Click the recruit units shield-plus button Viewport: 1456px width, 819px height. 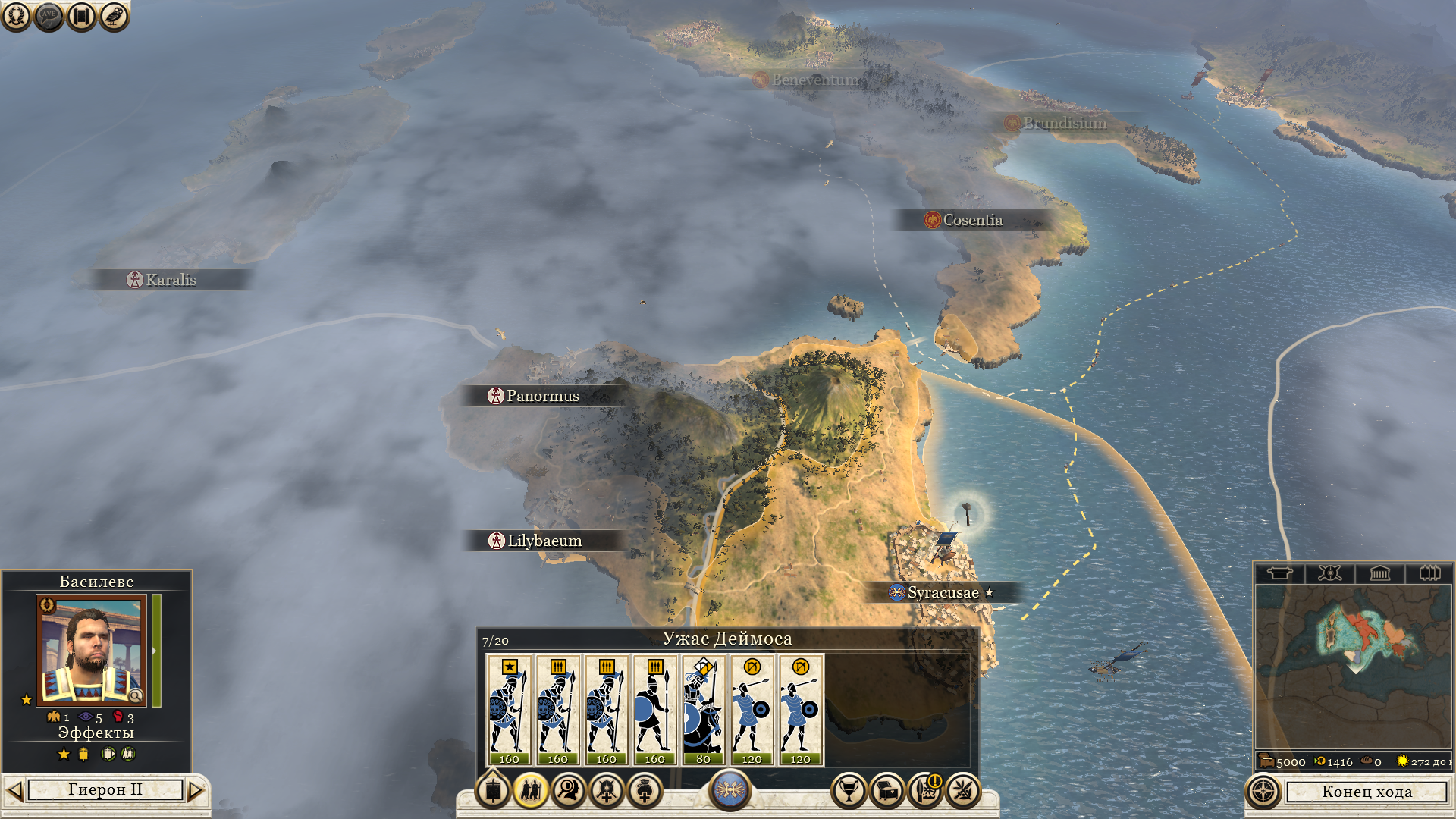(x=607, y=791)
